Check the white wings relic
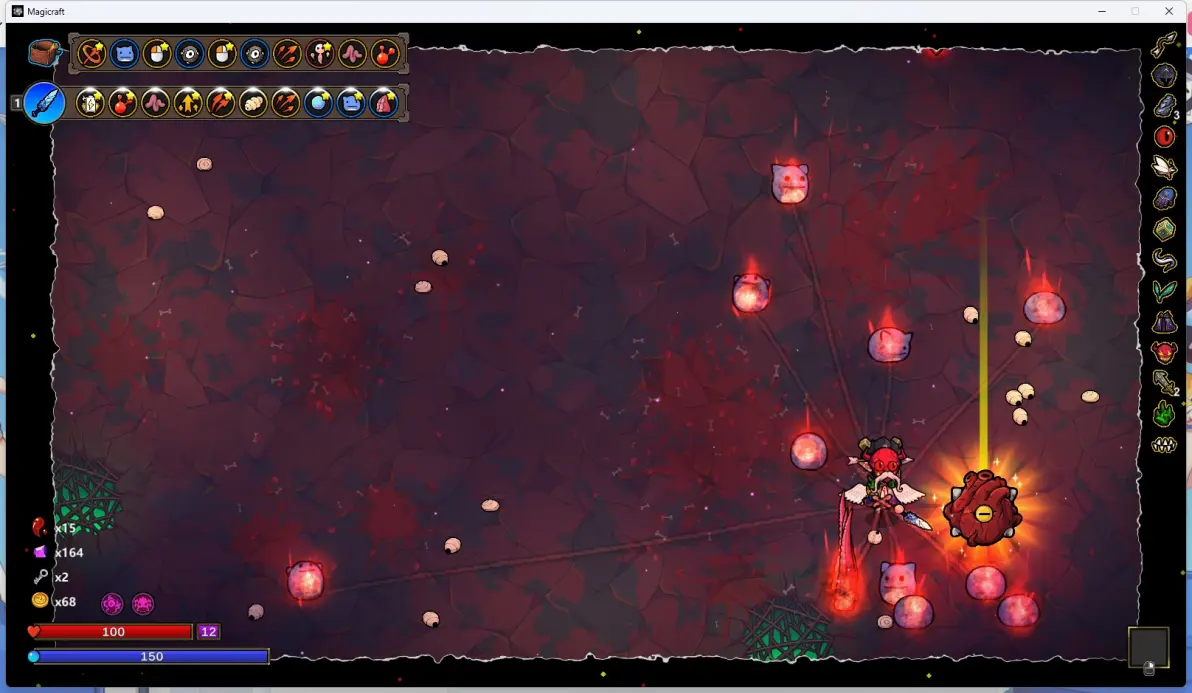 point(1164,166)
